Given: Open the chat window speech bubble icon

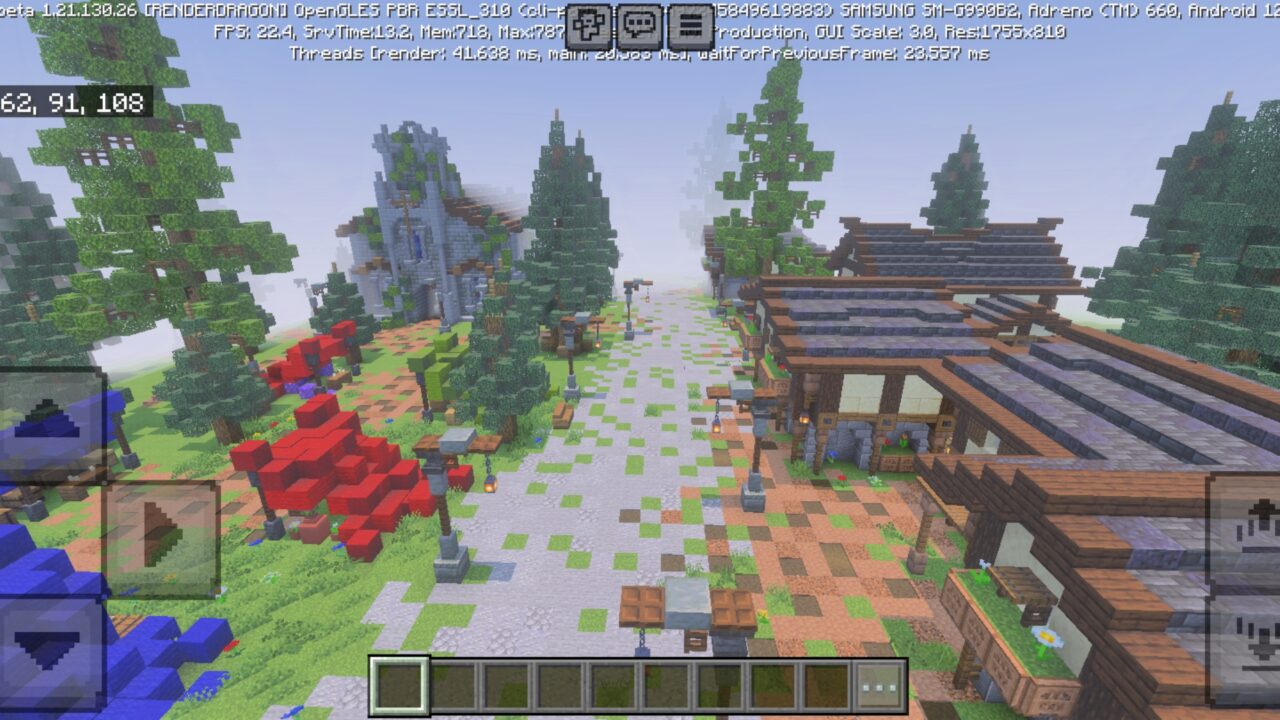Looking at the screenshot, I should point(639,25).
